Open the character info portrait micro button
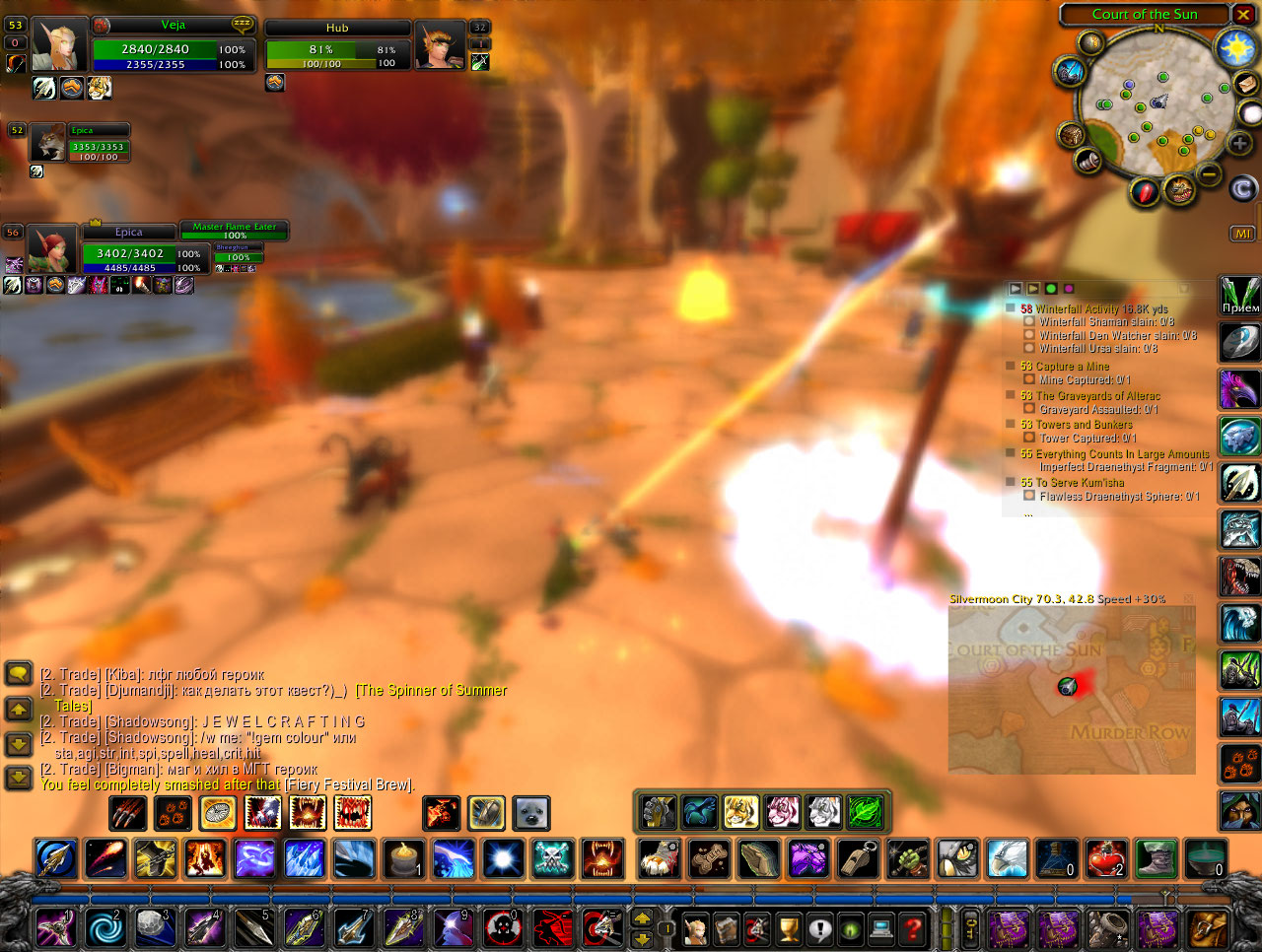1262x952 pixels. 696,927
